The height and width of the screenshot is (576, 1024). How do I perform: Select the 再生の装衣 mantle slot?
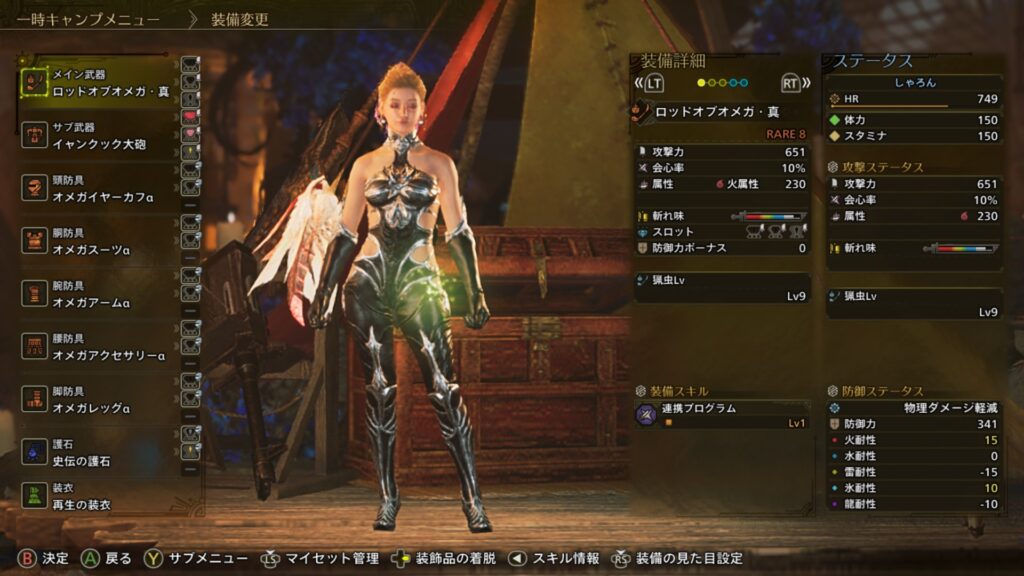tap(98, 497)
